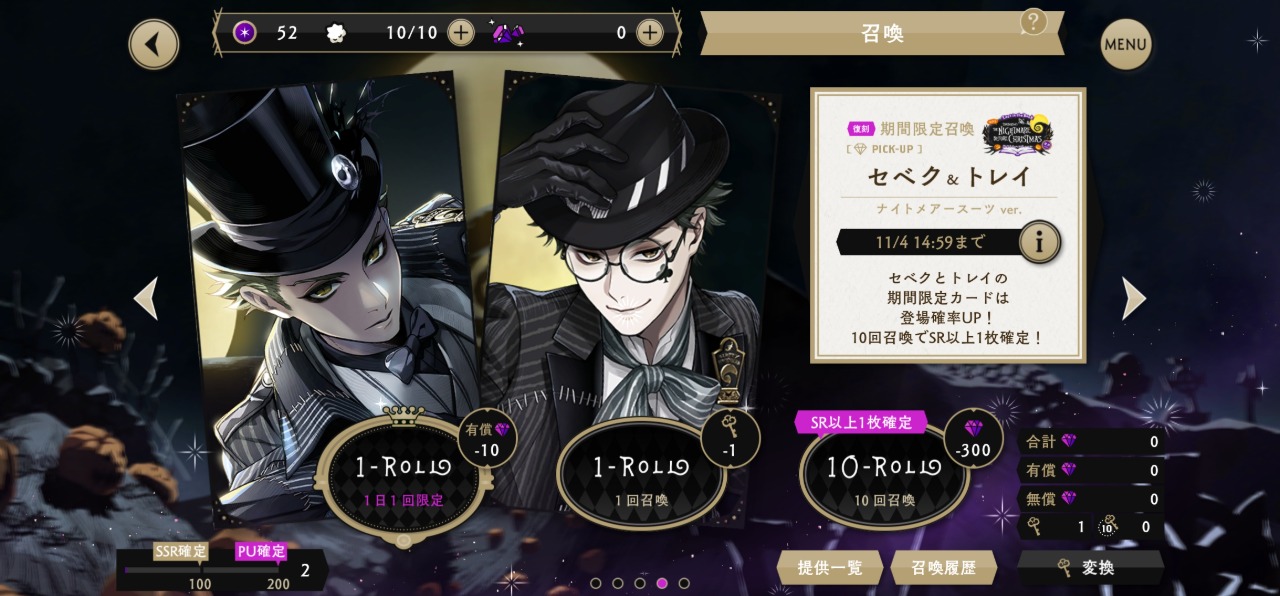Select the last banner page dot
This screenshot has height=596, width=1280.
point(684,583)
